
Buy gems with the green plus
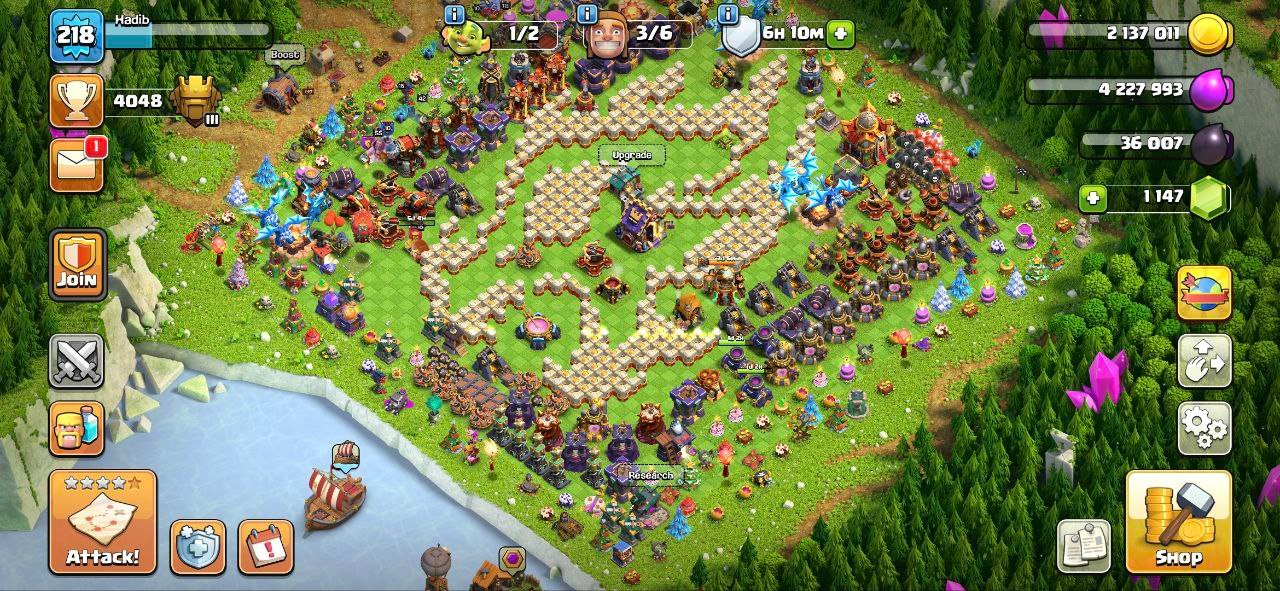coord(1093,197)
